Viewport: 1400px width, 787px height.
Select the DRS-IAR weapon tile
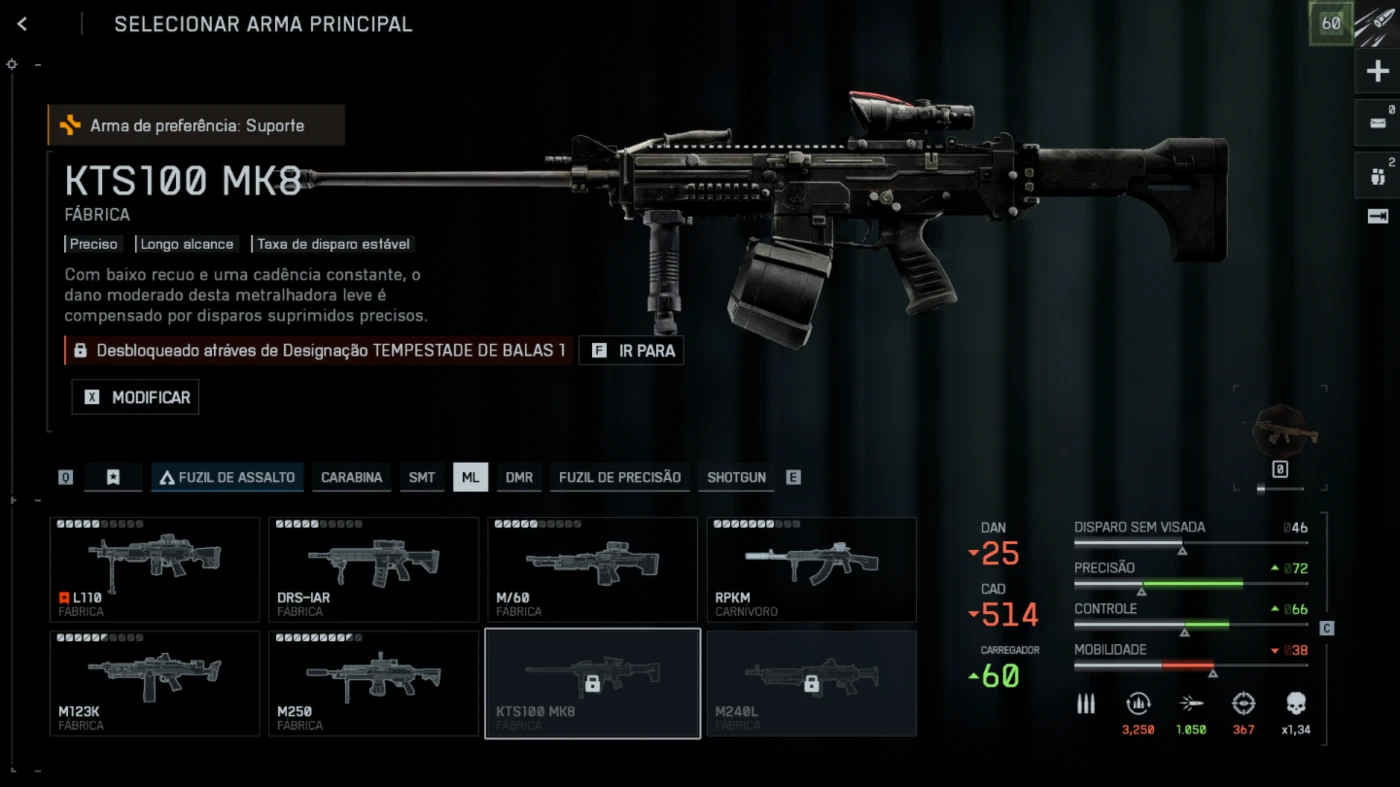373,569
